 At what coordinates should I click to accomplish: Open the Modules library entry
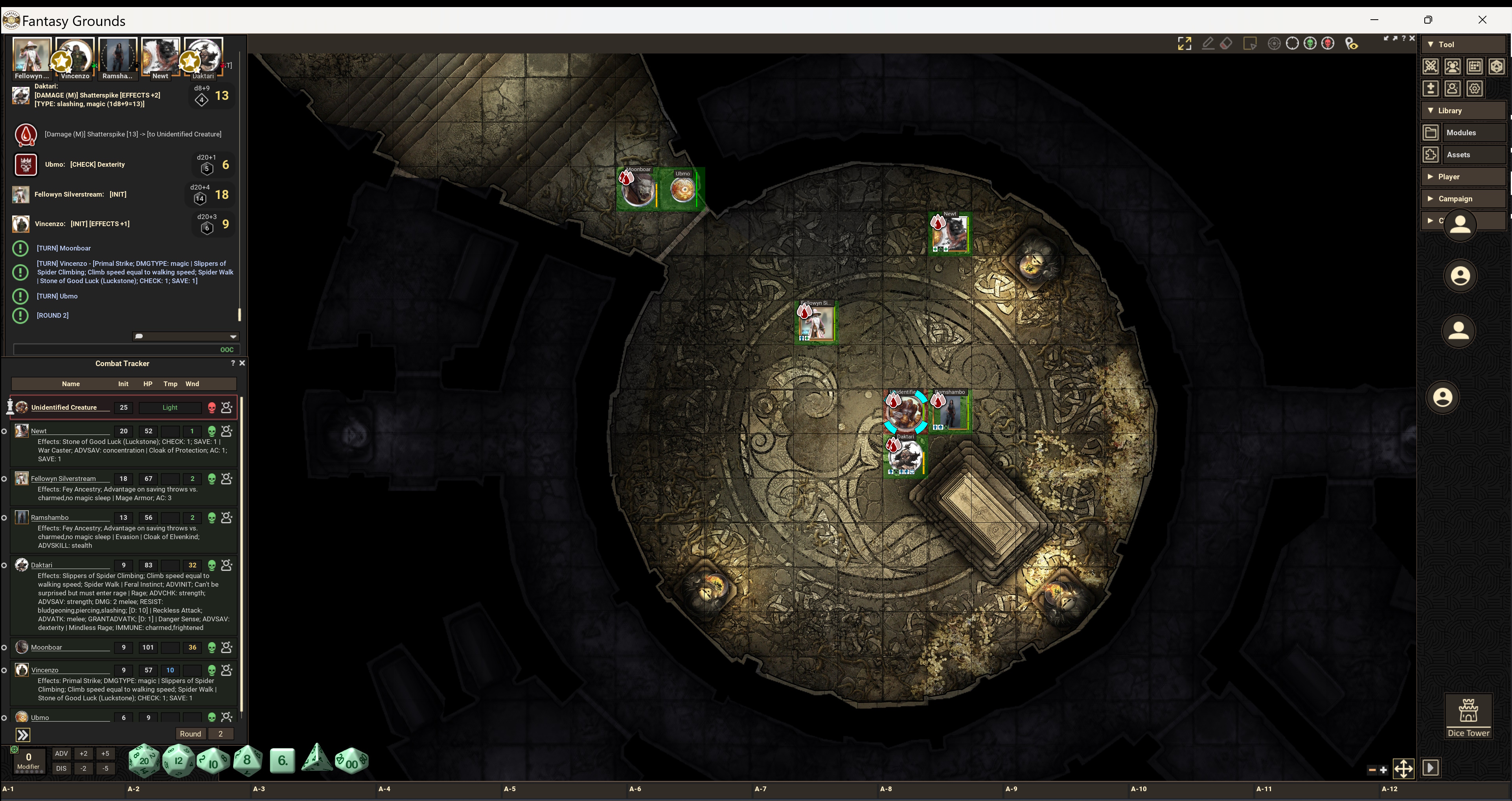click(x=1461, y=133)
